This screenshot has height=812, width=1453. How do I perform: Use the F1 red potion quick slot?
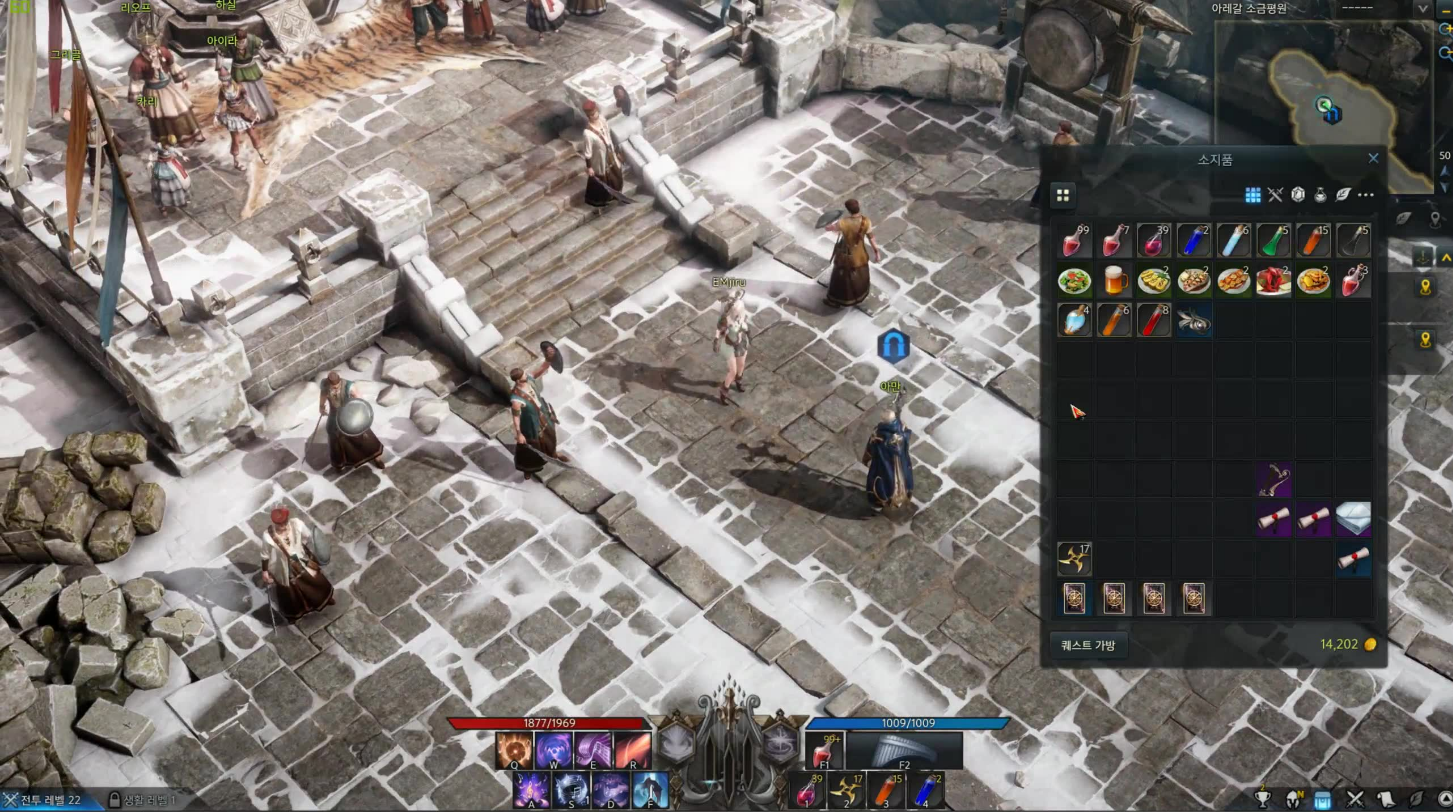pyautogui.click(x=826, y=750)
